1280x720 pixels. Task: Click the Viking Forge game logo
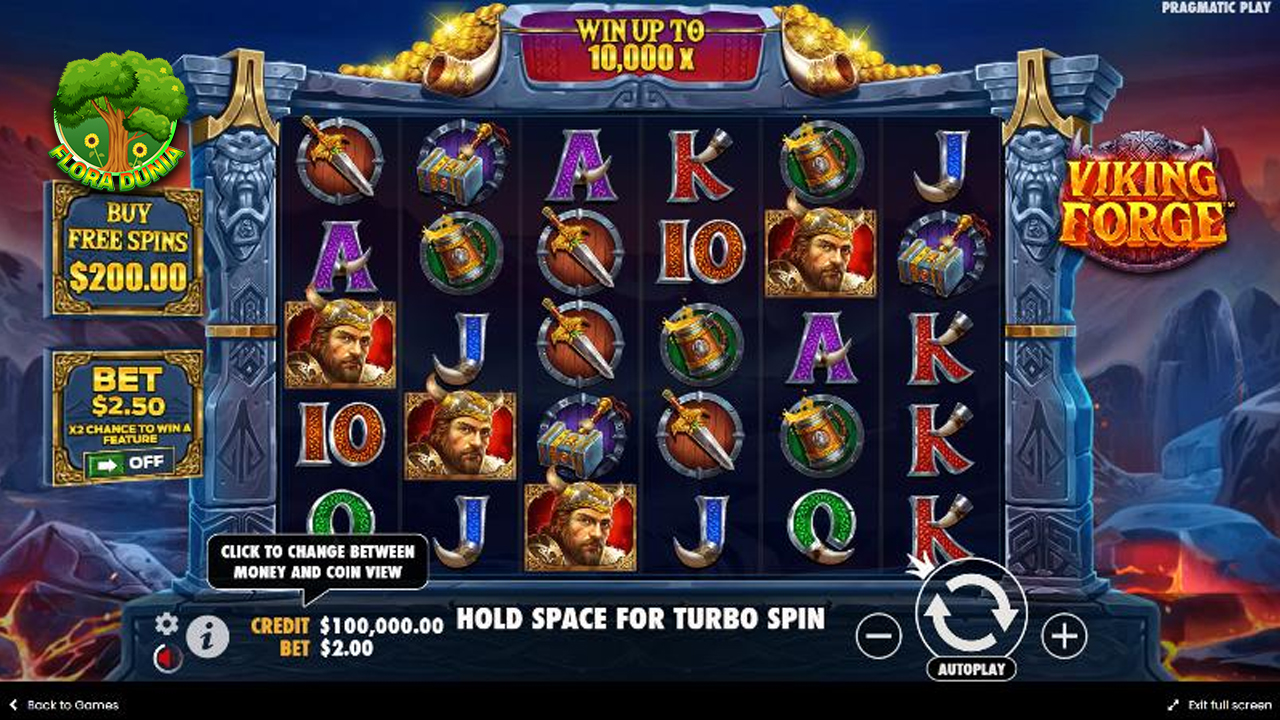tap(1150, 195)
